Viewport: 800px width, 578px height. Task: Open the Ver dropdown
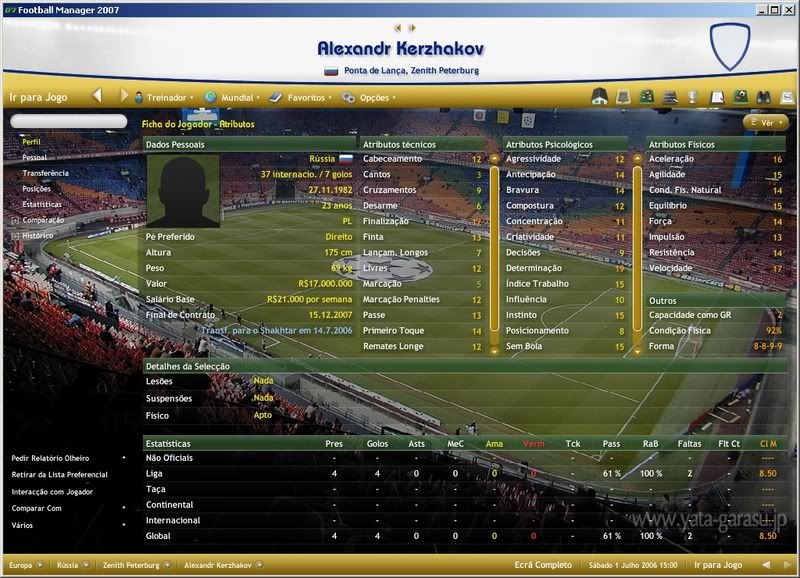tap(767, 122)
